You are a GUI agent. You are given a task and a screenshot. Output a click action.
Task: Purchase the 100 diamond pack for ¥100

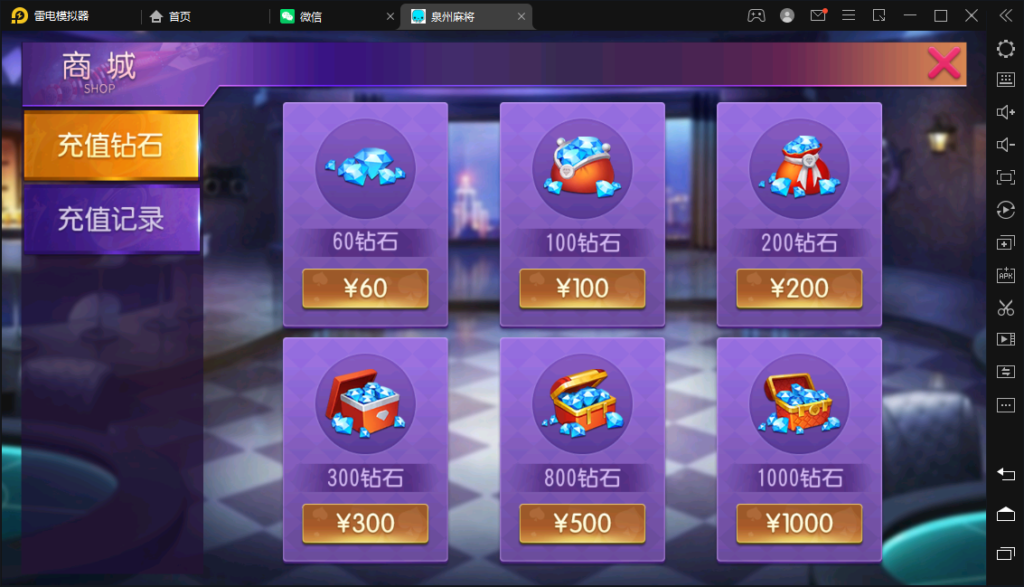click(x=582, y=288)
